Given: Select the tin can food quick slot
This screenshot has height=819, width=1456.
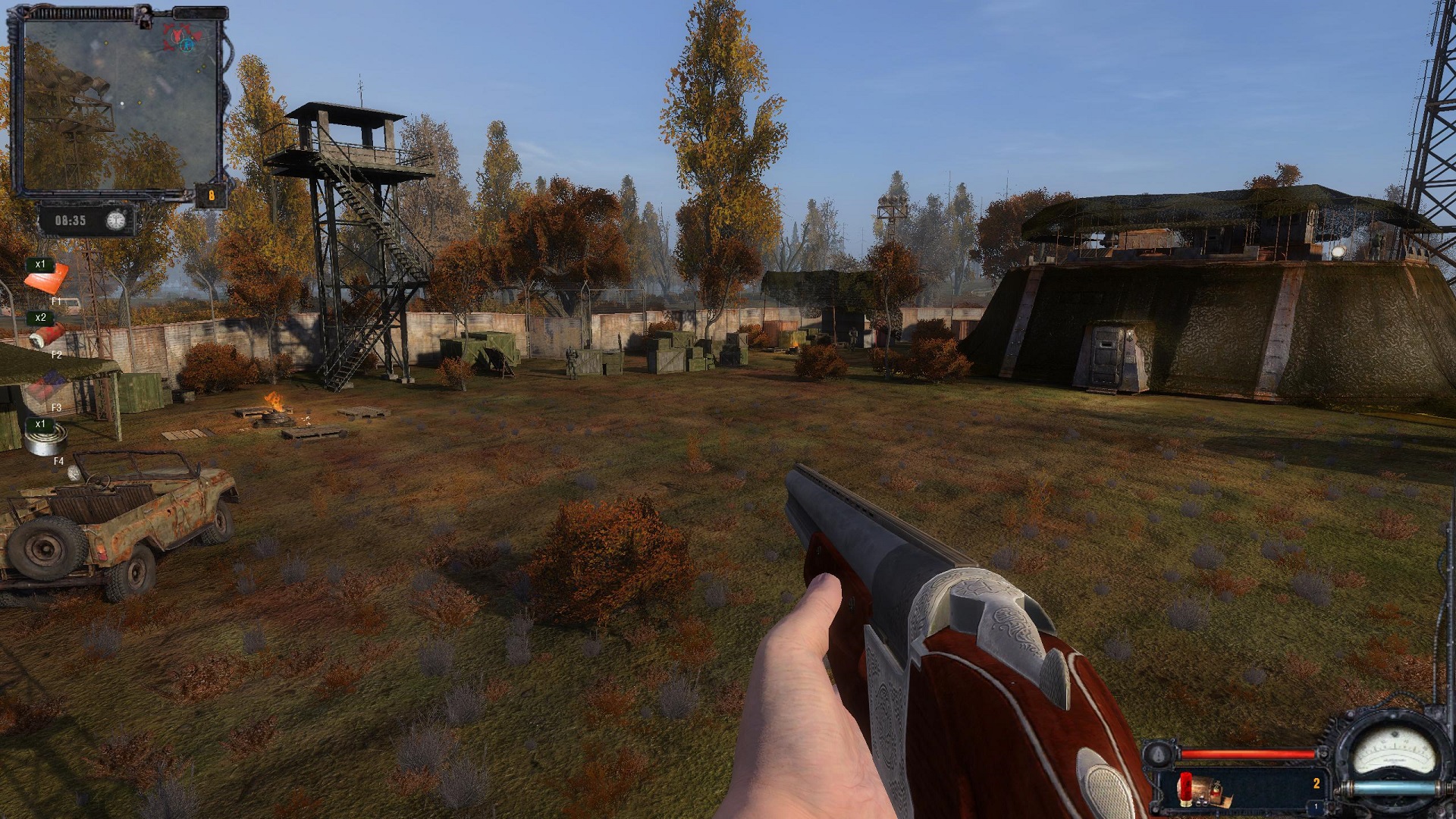Looking at the screenshot, I should point(47,439).
